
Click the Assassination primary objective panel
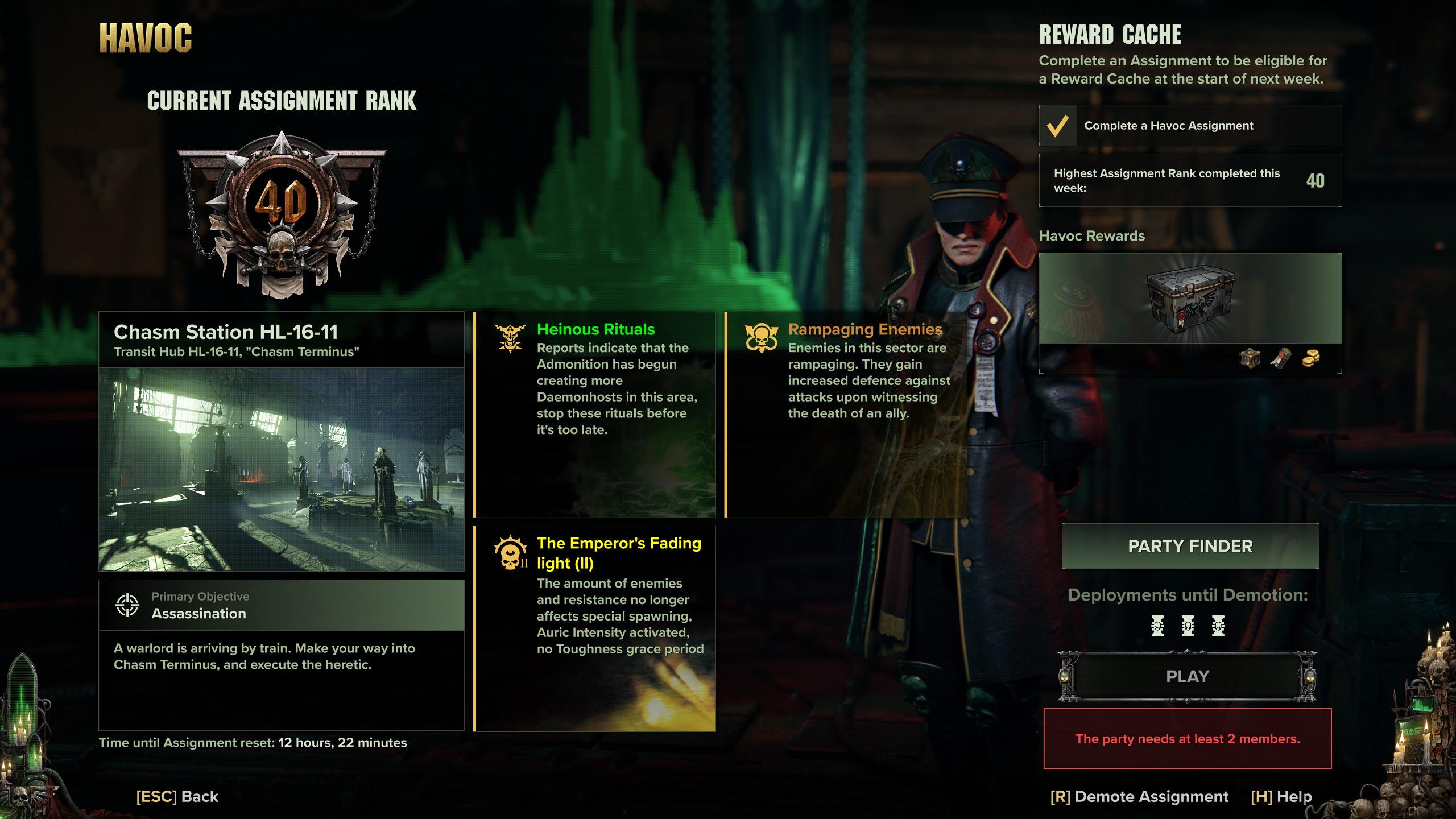[x=282, y=605]
